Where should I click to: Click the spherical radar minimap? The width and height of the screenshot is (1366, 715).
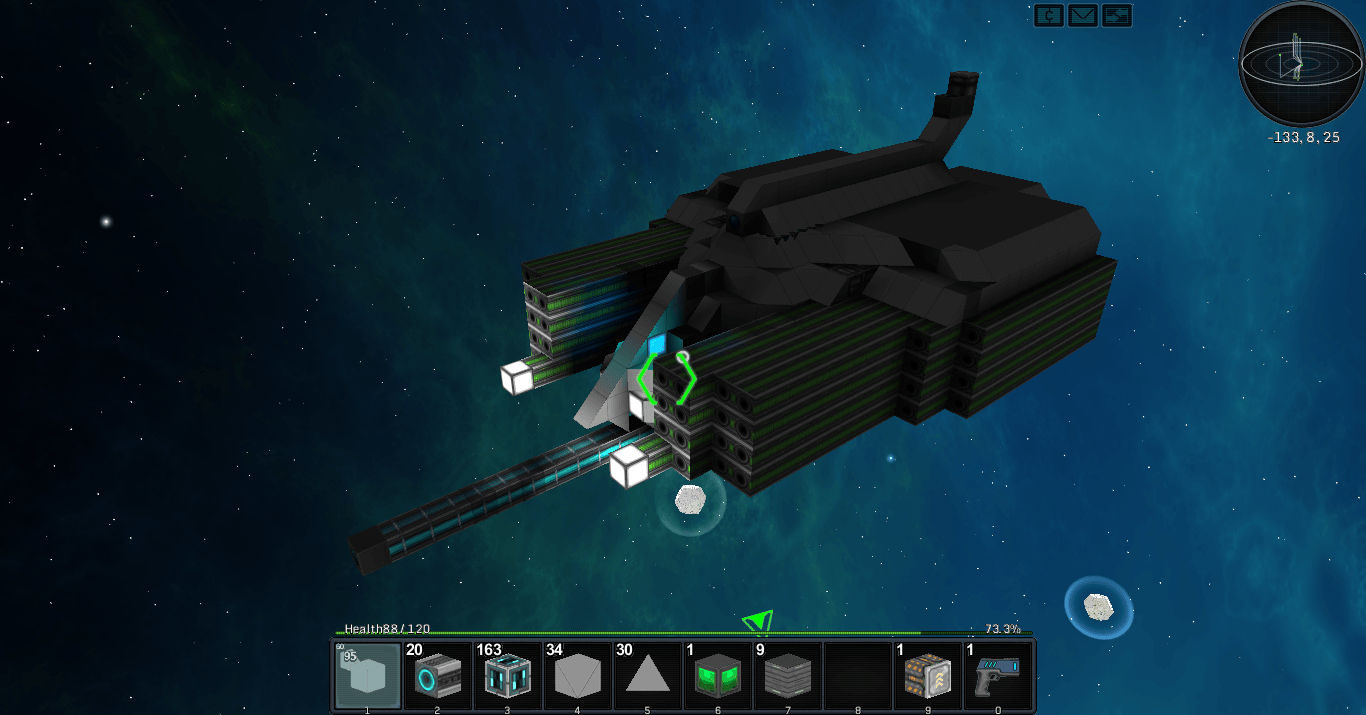pyautogui.click(x=1301, y=64)
